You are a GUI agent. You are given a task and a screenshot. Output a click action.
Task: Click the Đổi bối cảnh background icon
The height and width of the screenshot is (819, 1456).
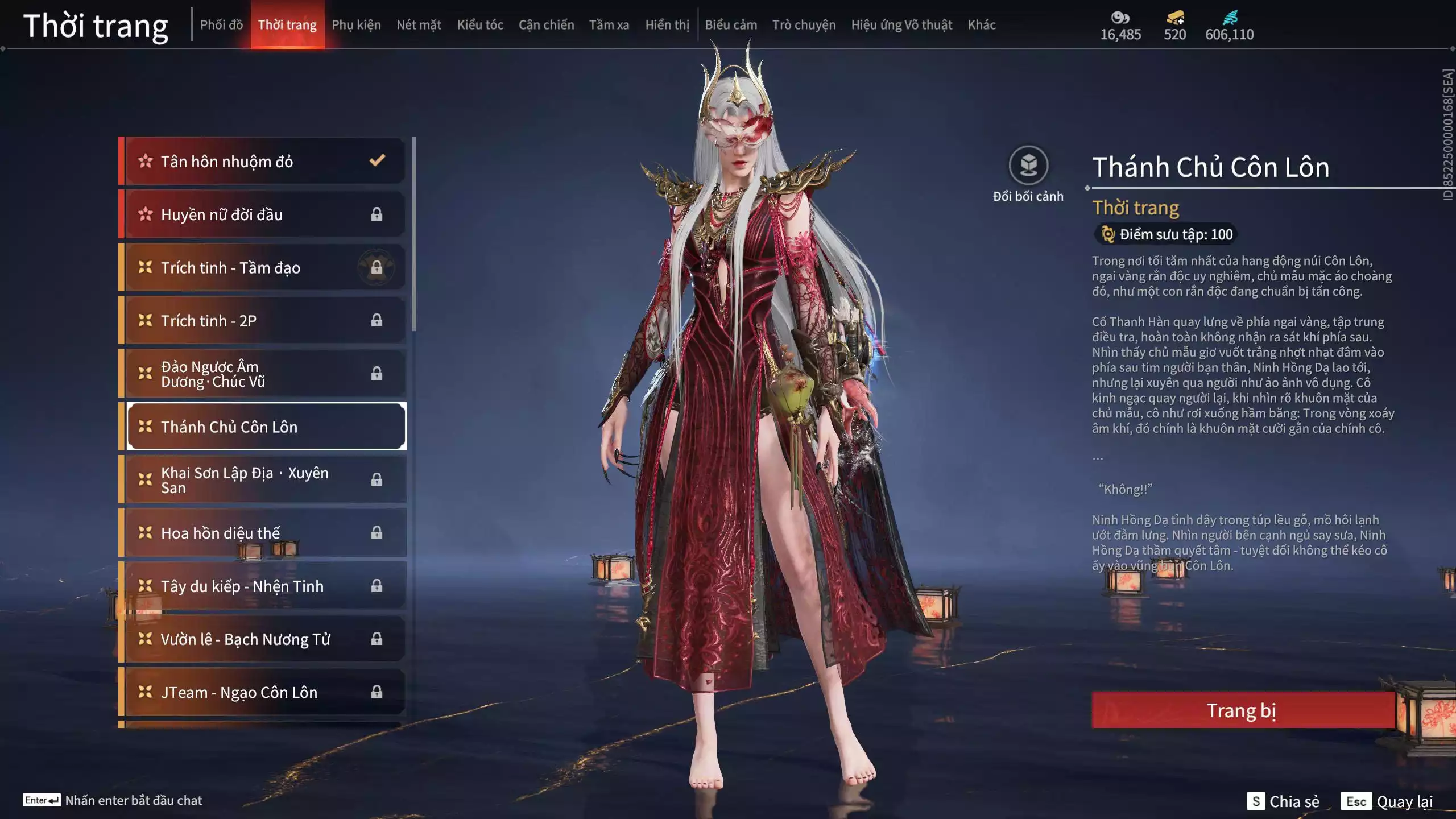(1028, 166)
